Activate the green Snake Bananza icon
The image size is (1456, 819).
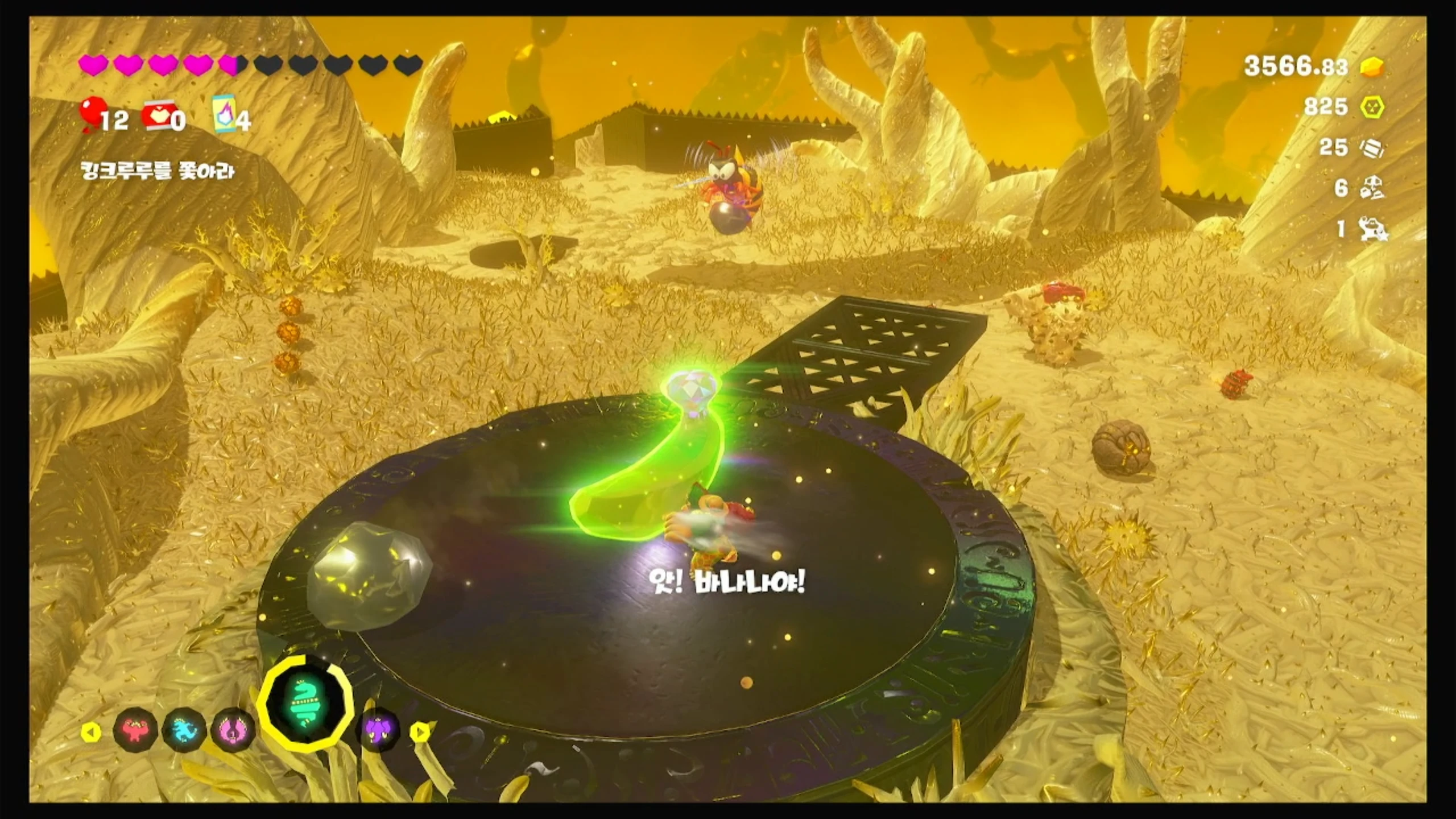point(305,706)
